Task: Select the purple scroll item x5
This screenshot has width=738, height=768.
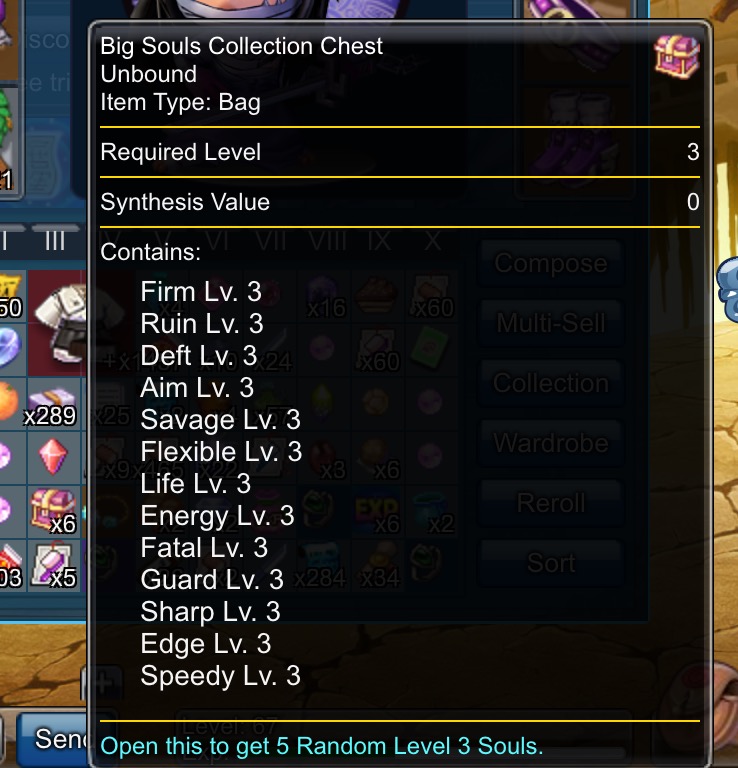Action: pyautogui.click(x=54, y=563)
